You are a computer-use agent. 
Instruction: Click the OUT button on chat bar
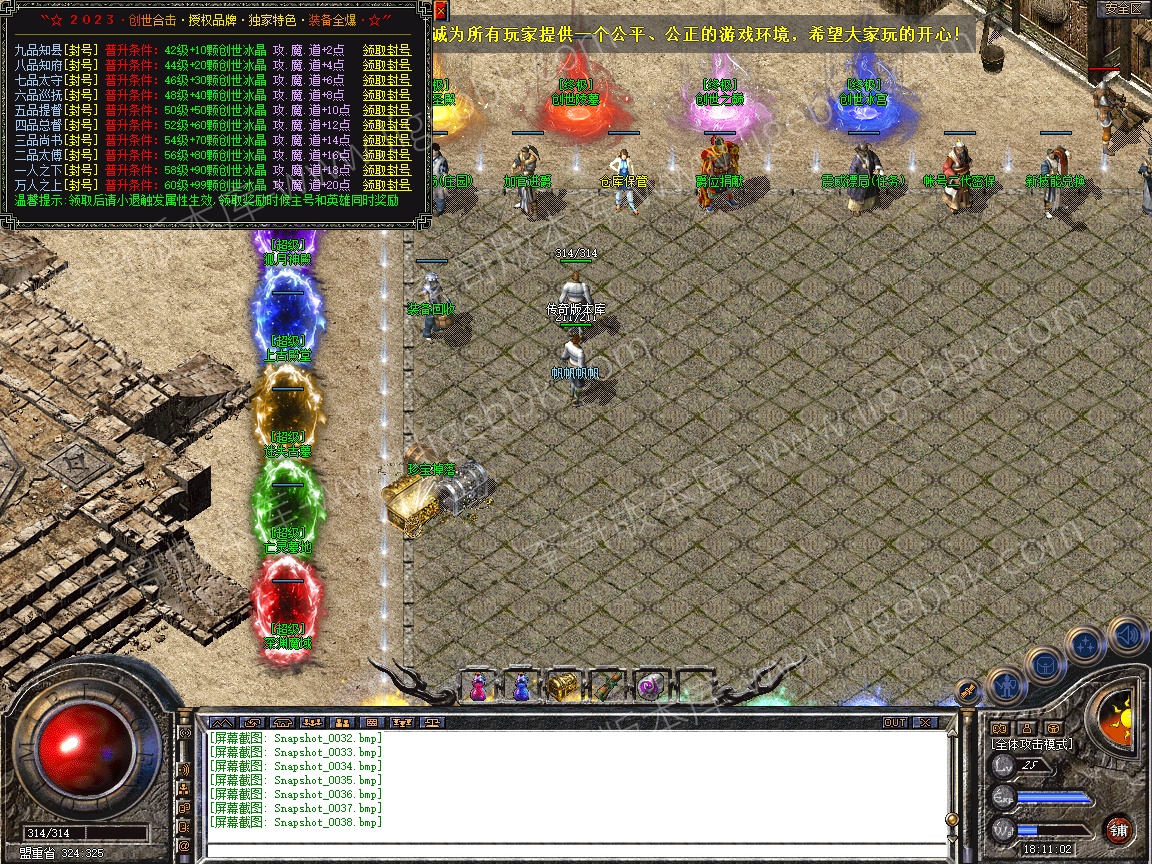(894, 722)
